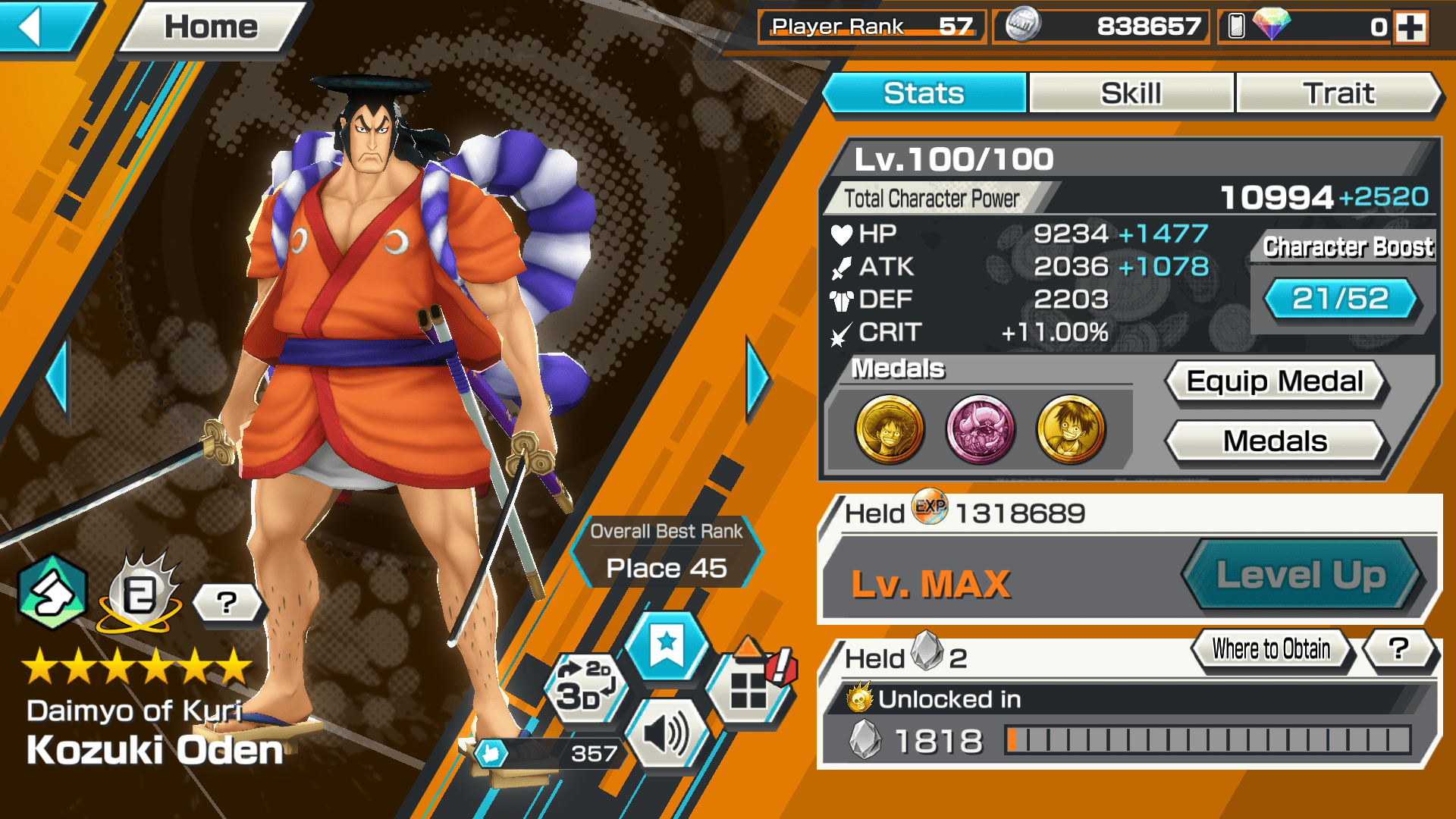The height and width of the screenshot is (819, 1456).
Task: Select the Stats tab
Action: (x=924, y=93)
